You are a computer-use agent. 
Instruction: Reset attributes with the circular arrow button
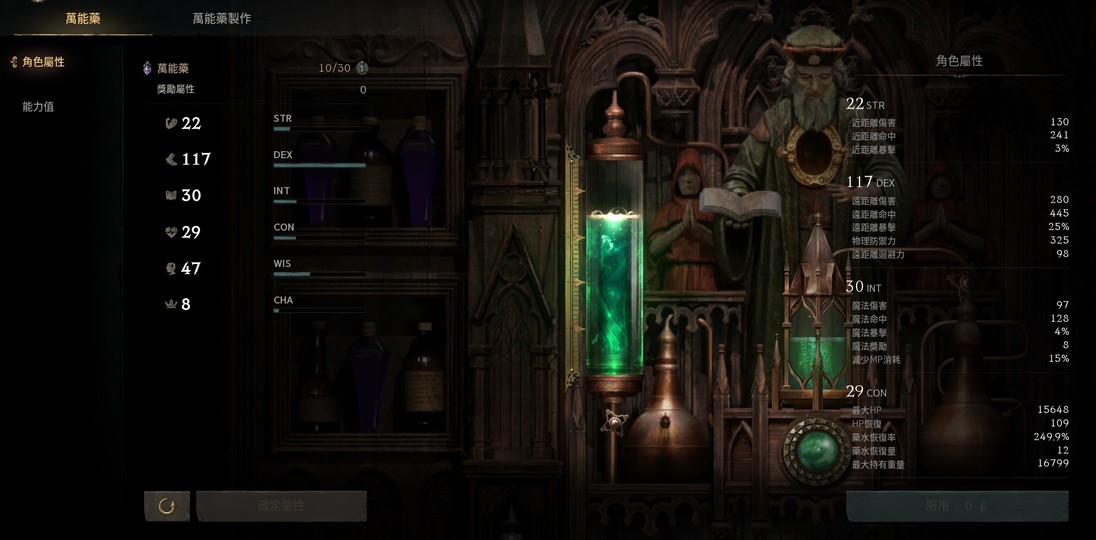(167, 506)
